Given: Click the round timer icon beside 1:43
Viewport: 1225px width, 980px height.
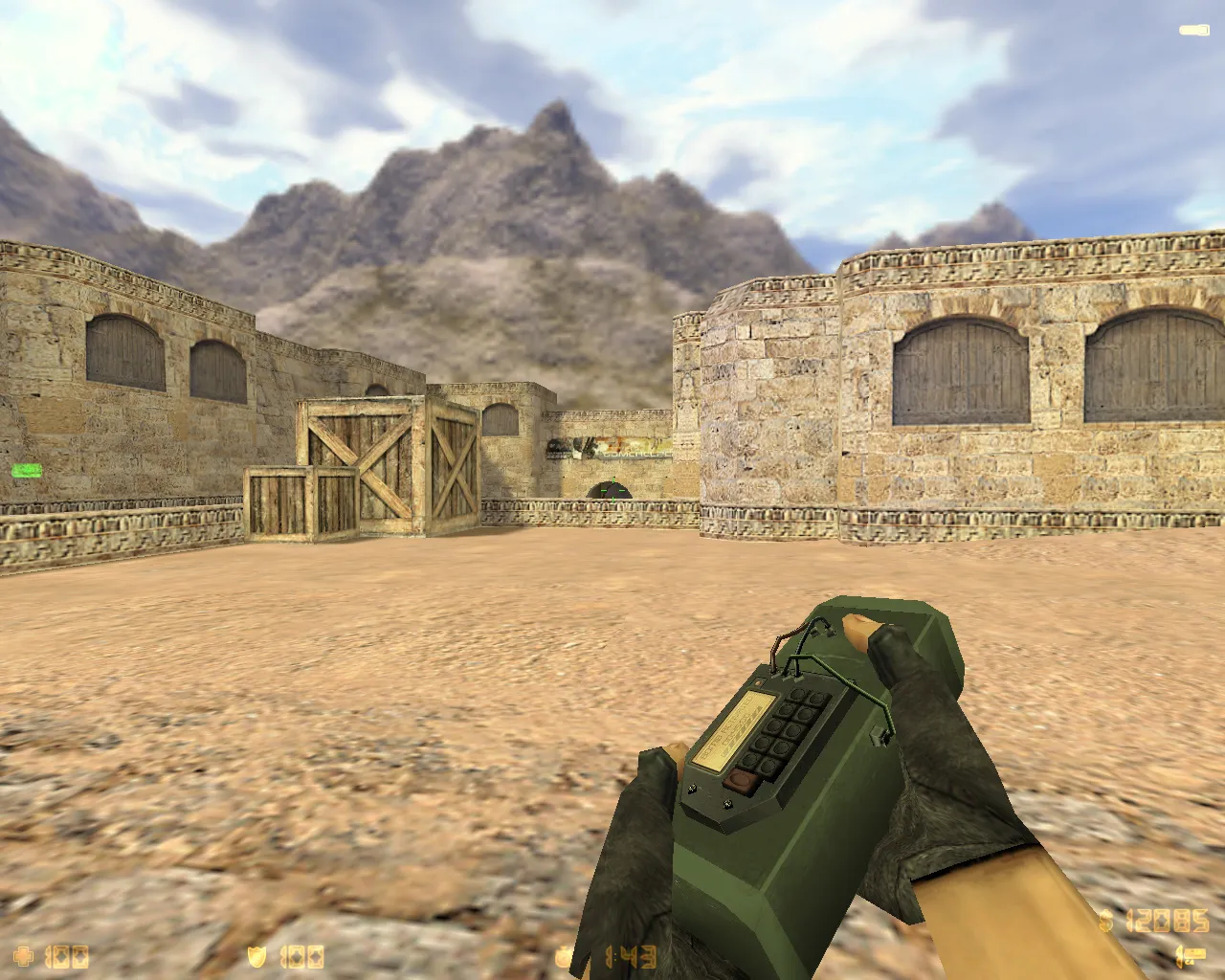Looking at the screenshot, I should tap(565, 954).
